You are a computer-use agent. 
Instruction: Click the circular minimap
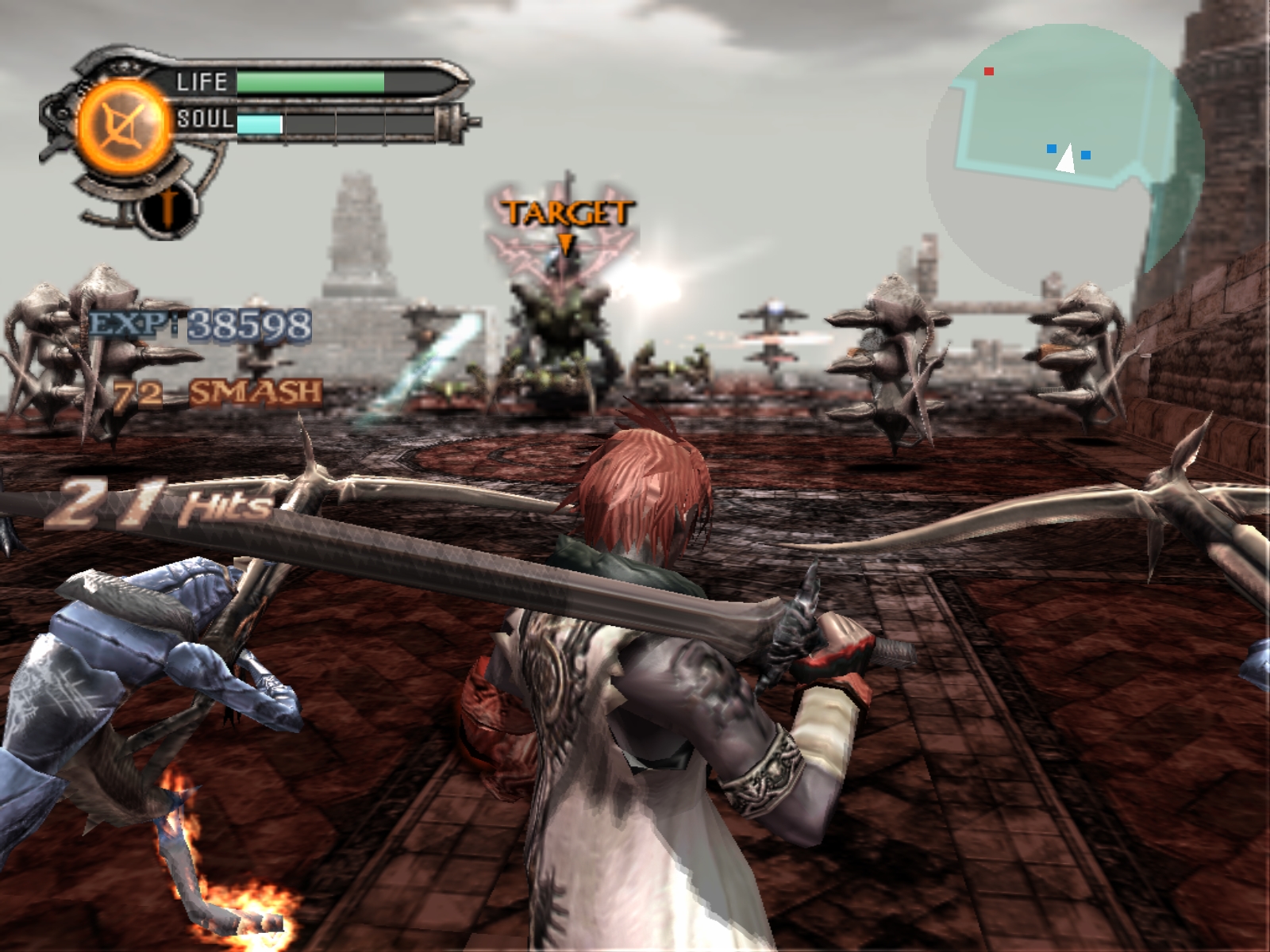1065,159
